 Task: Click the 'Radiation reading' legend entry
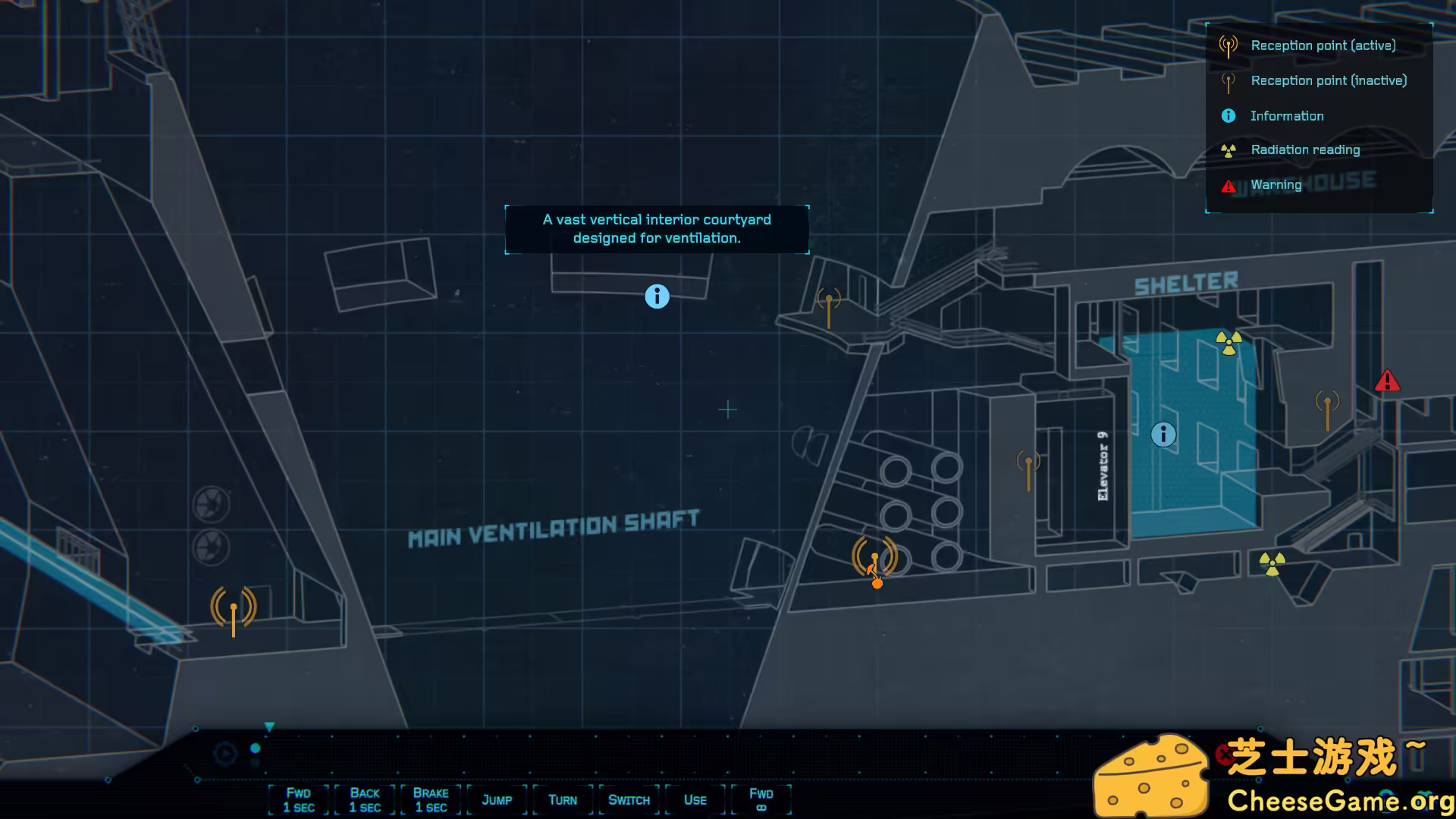tap(1306, 149)
